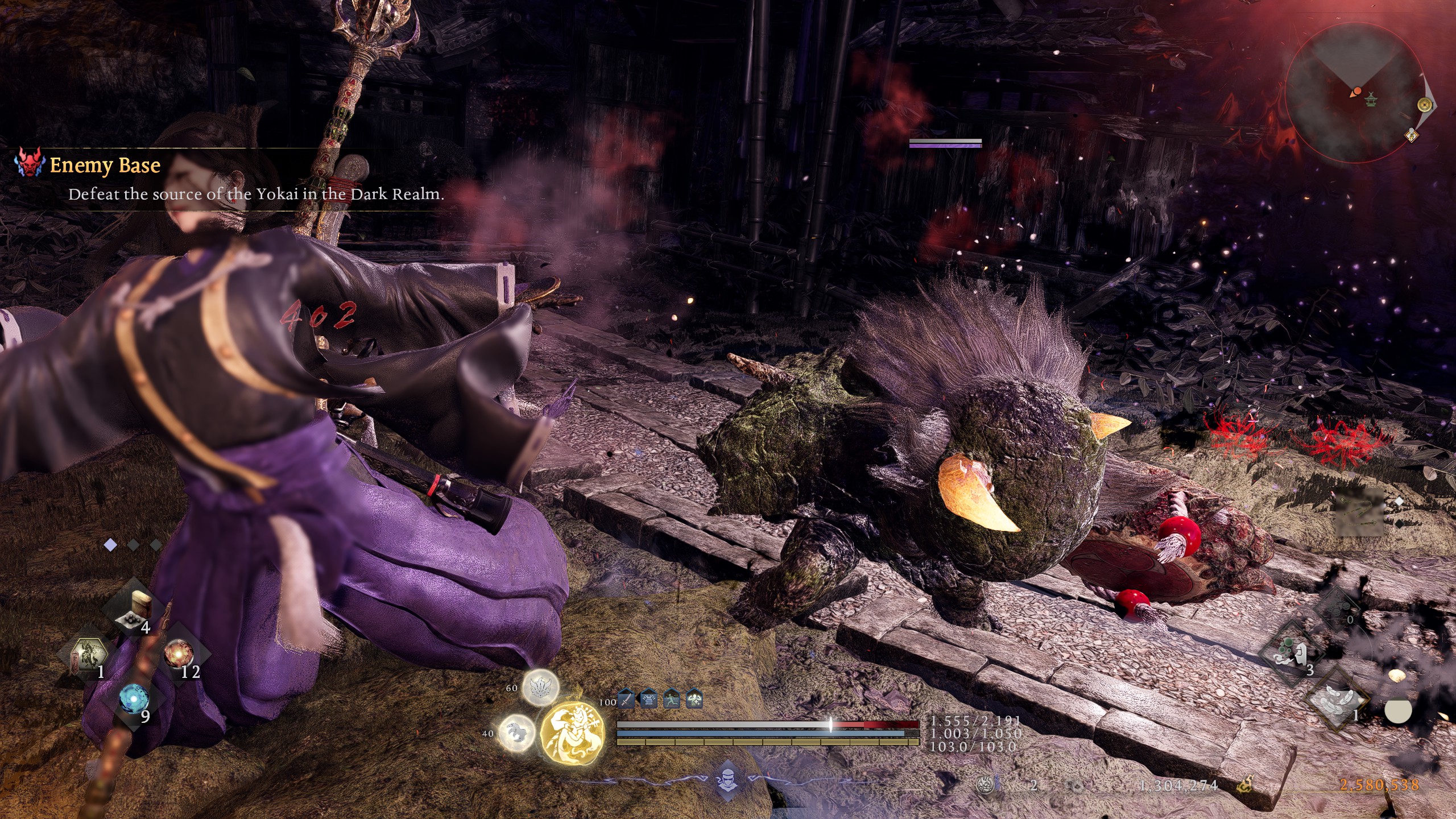Select the white feathers skill slot
Viewport: 1456px width, 819px height.
point(1338,701)
